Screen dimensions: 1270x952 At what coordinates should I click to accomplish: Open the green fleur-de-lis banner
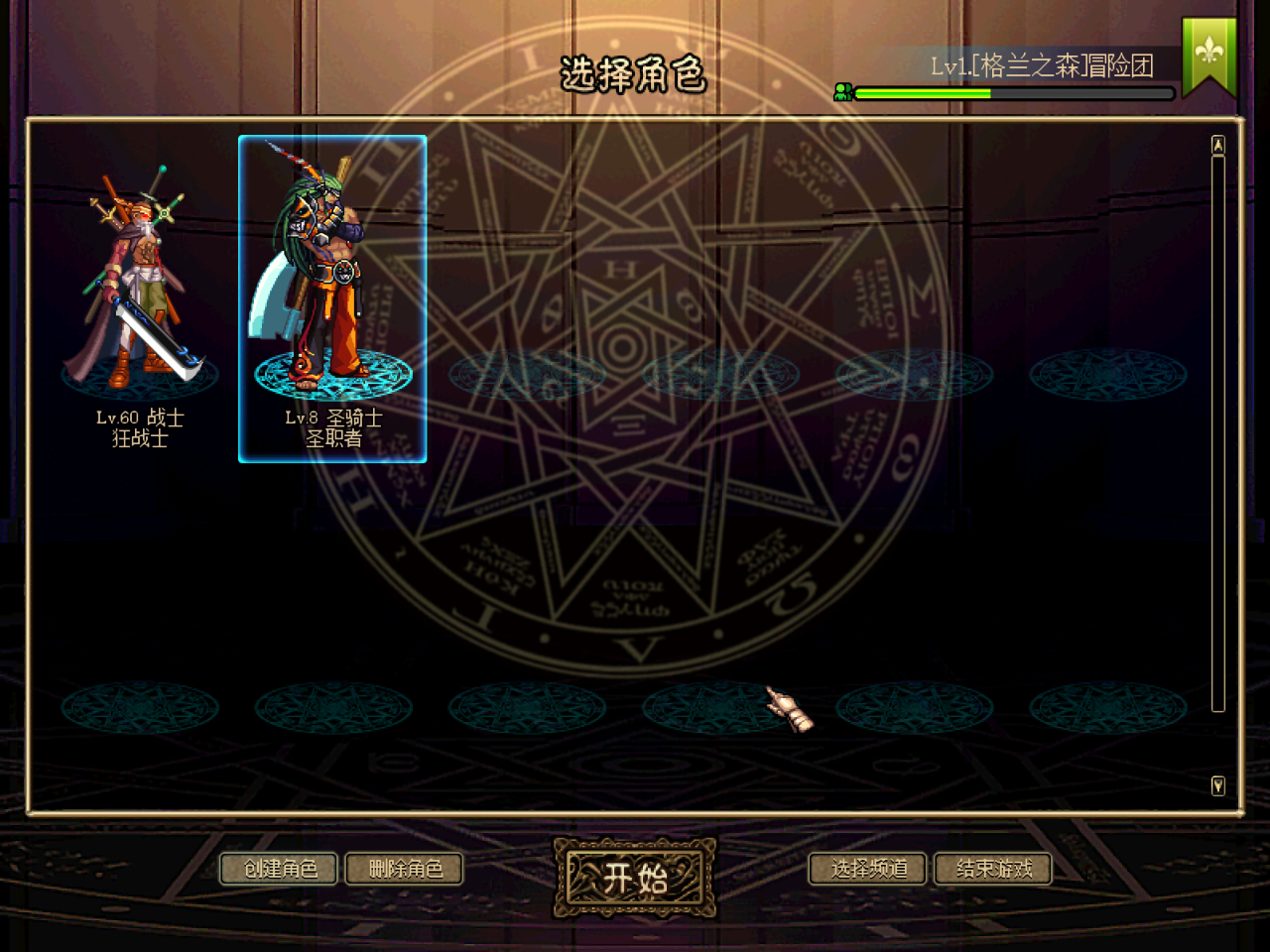(x=1208, y=55)
